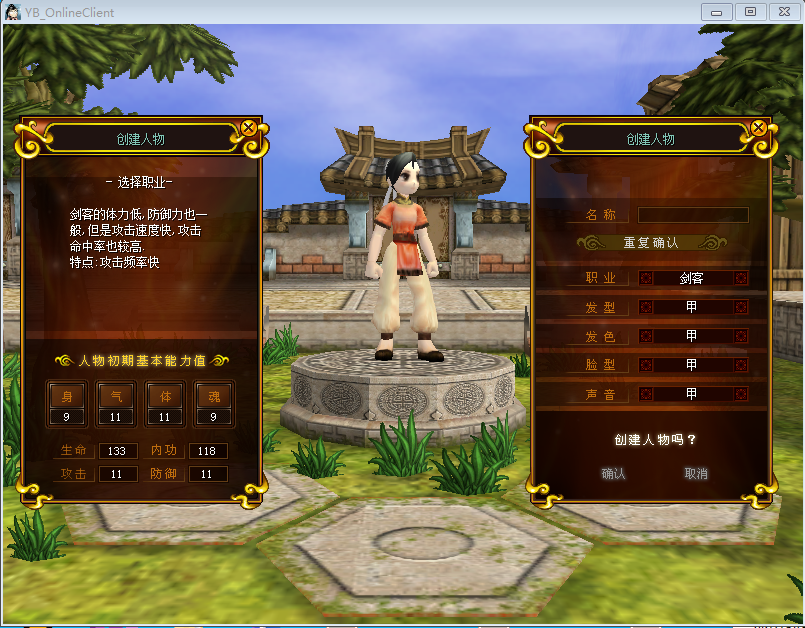
Task: Select next hair color on 发色 row
Action: 741,337
